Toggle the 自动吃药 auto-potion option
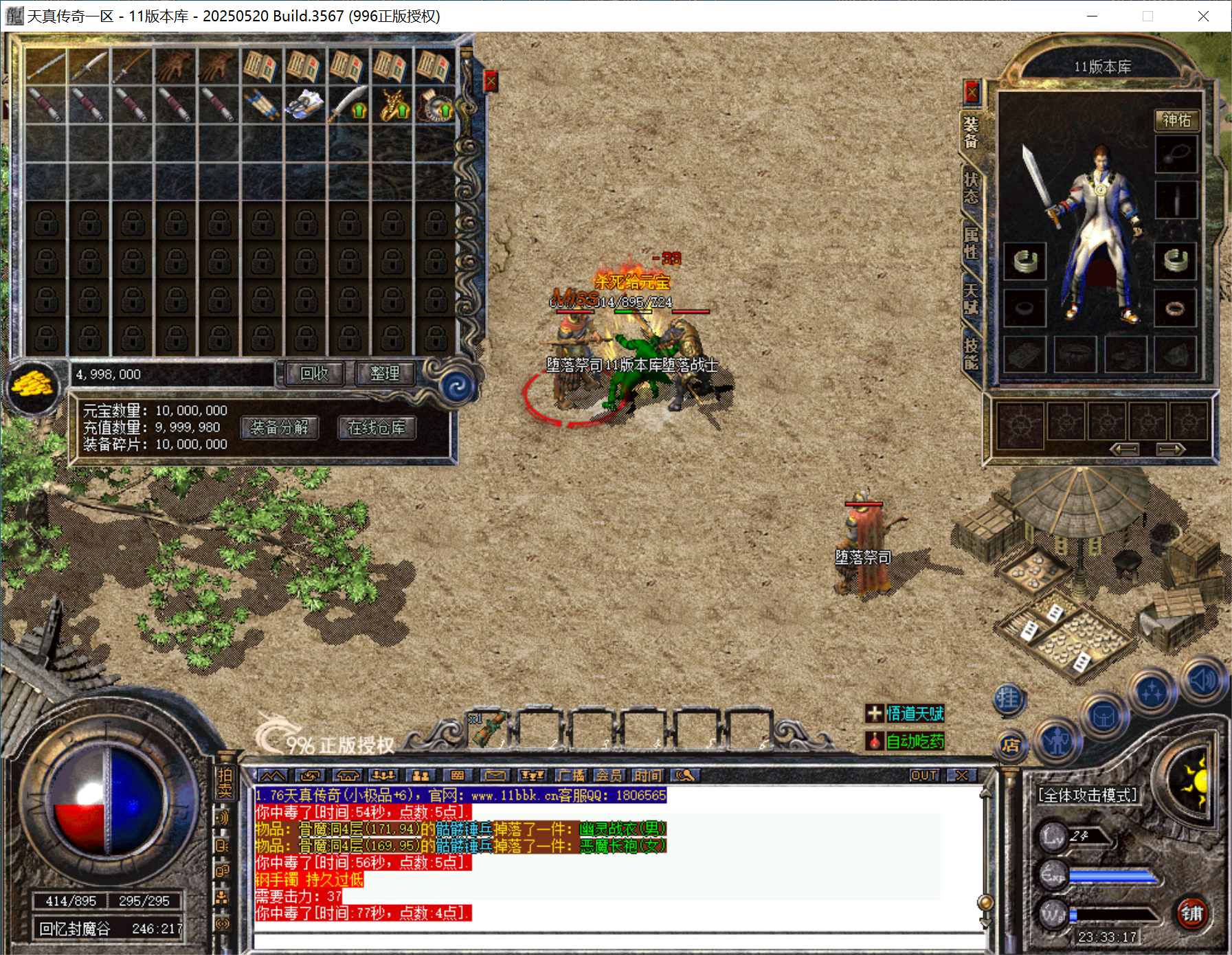Viewport: 1232px width, 955px height. click(x=905, y=741)
